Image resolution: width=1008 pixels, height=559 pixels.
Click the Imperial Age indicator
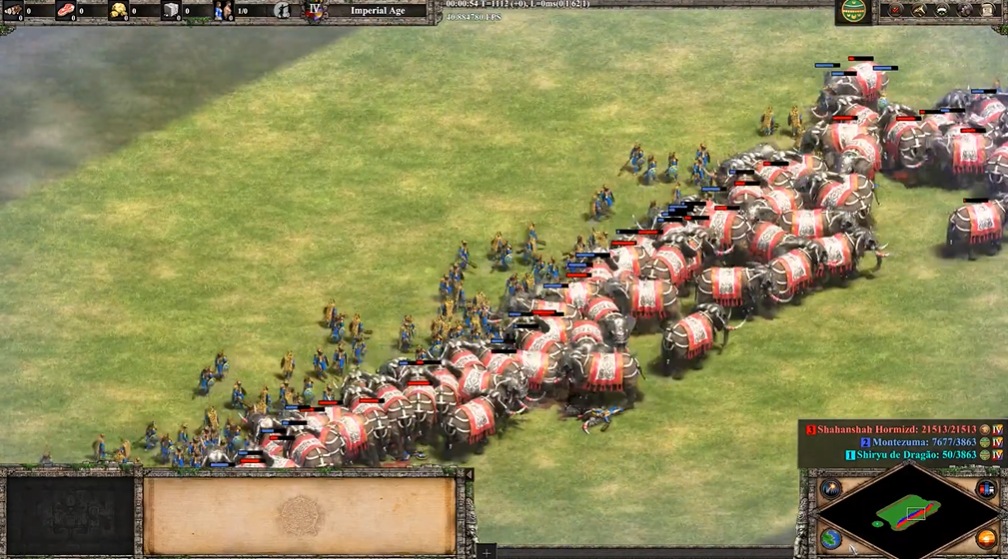(x=377, y=11)
